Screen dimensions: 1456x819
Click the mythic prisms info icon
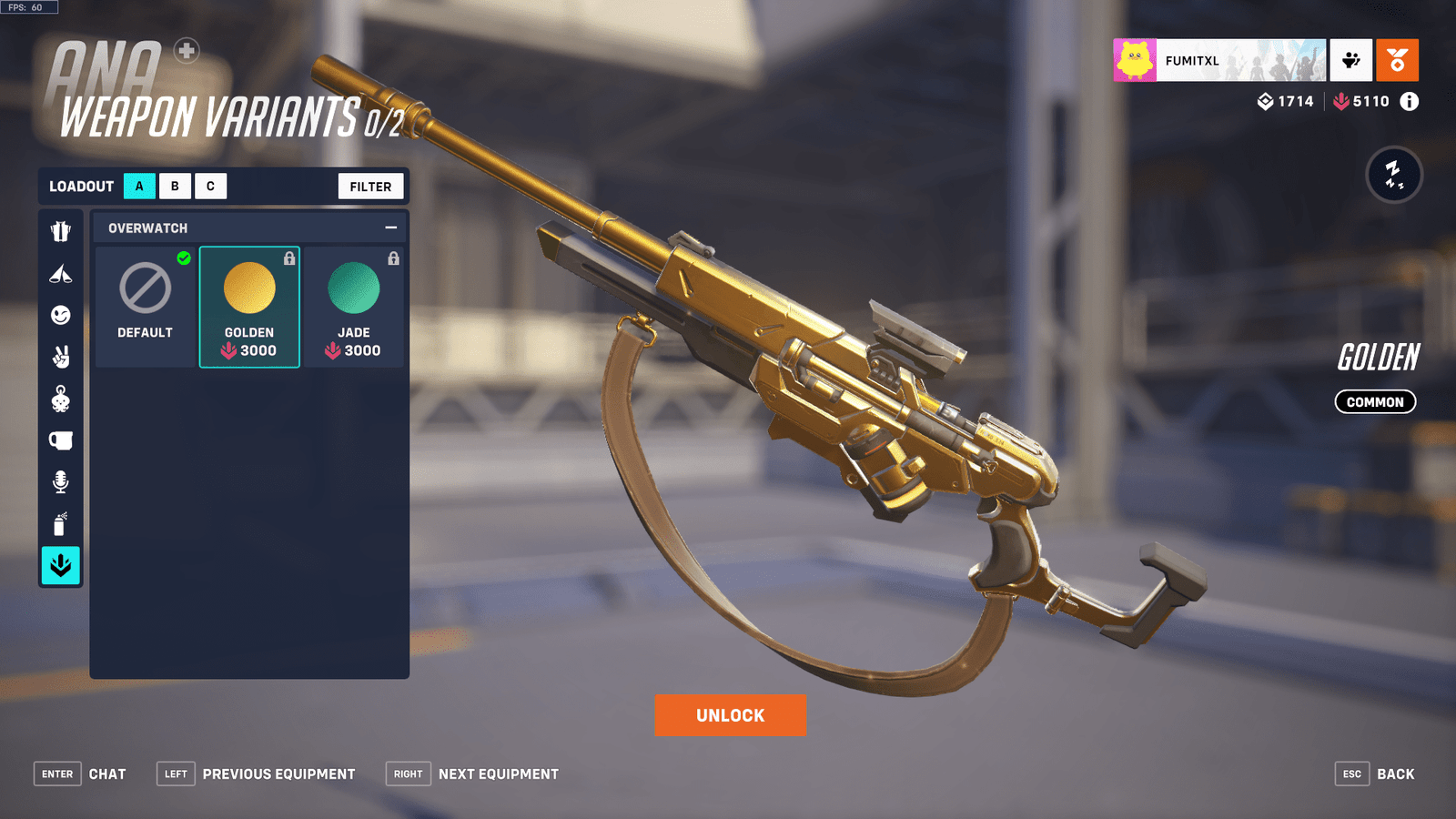coord(1409,102)
